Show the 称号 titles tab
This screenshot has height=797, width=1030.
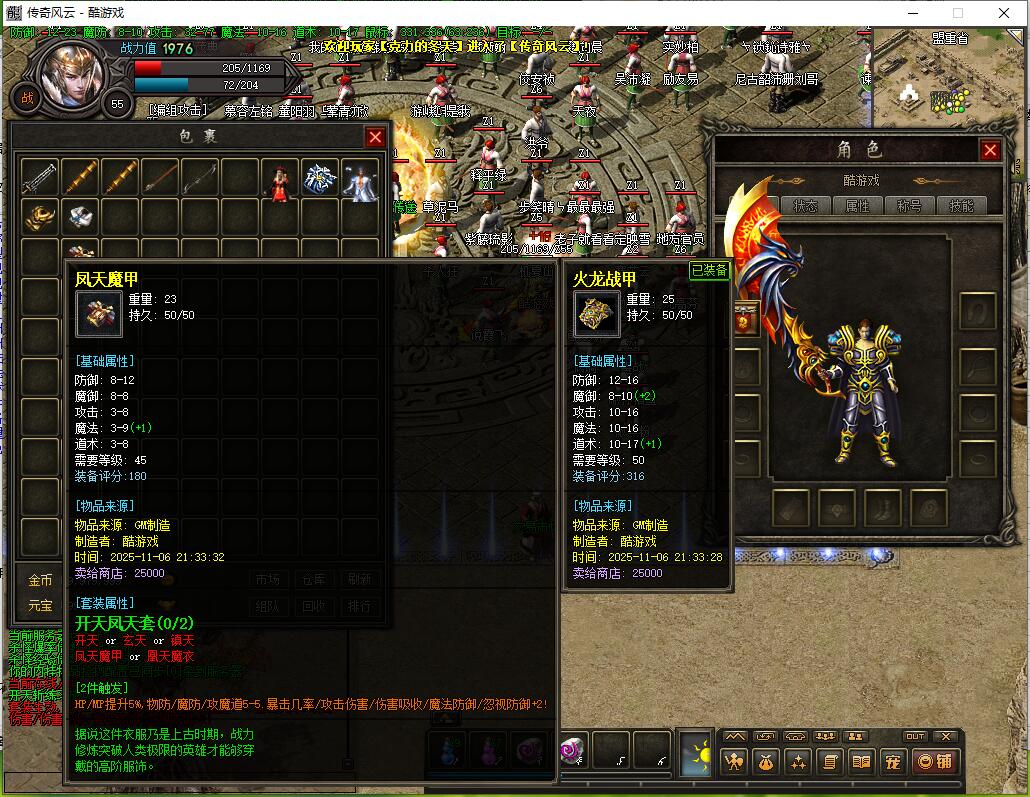(x=909, y=206)
